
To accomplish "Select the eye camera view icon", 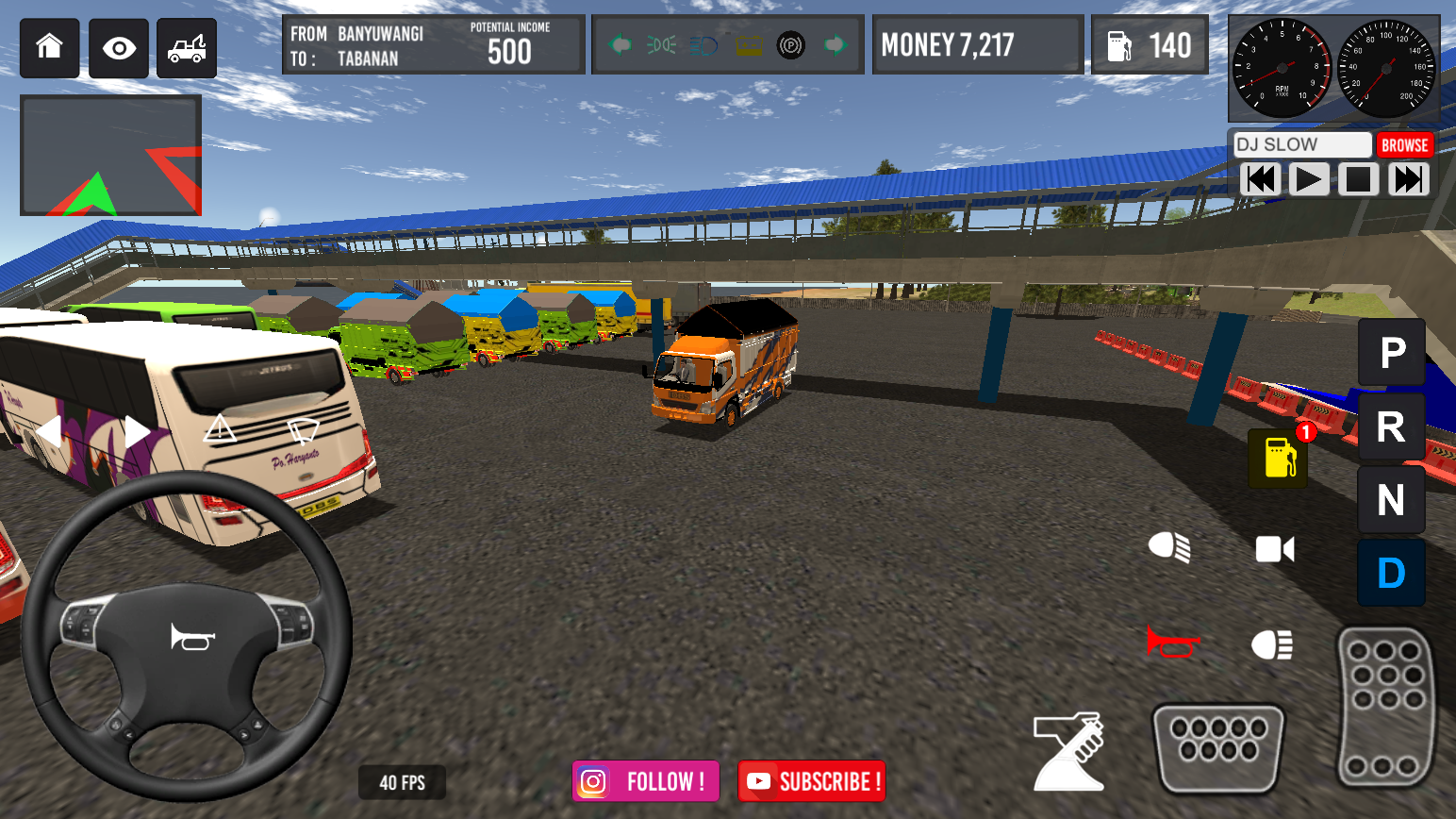I will tap(117, 47).
